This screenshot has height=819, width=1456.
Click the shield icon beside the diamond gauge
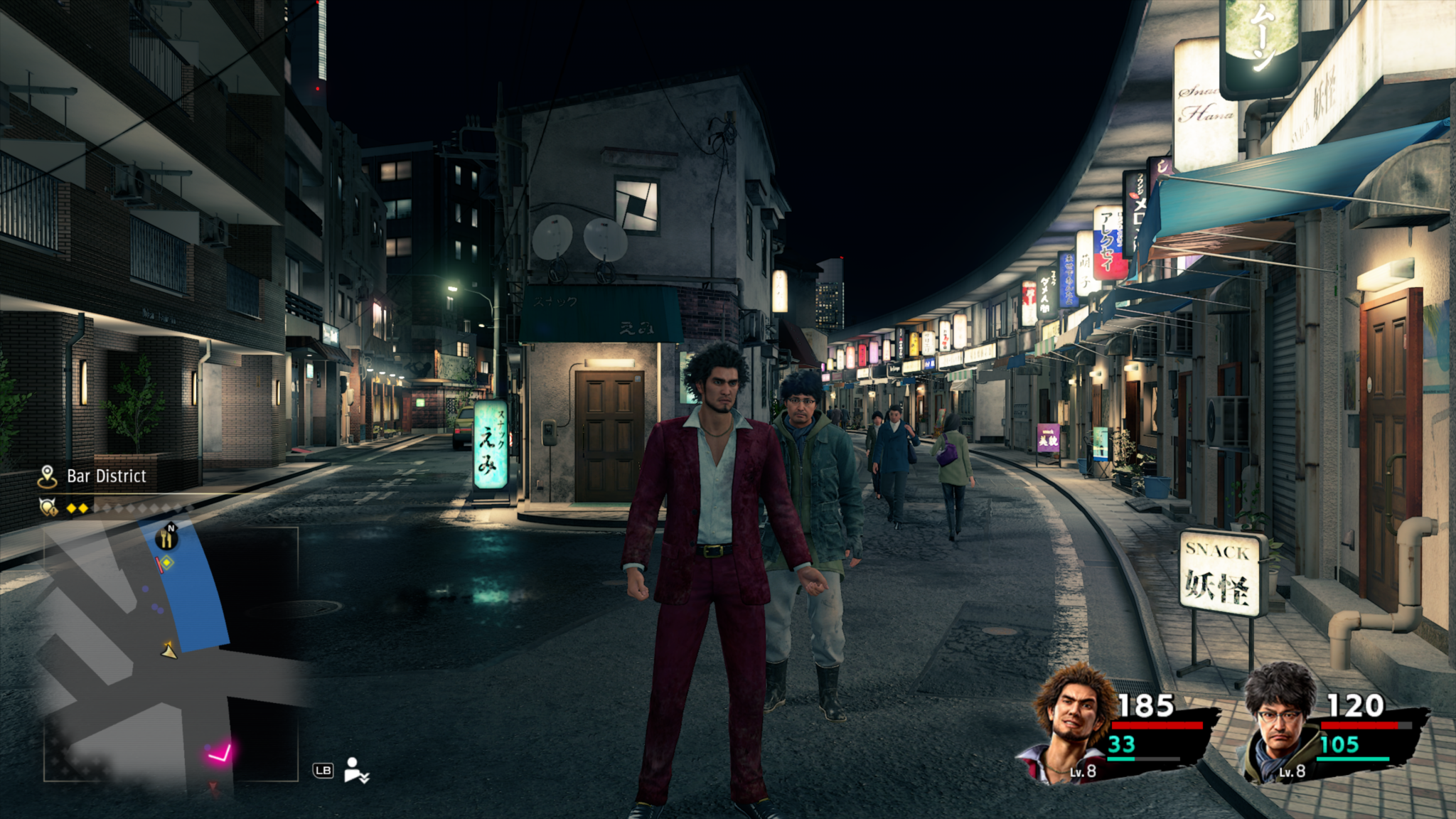pos(48,508)
